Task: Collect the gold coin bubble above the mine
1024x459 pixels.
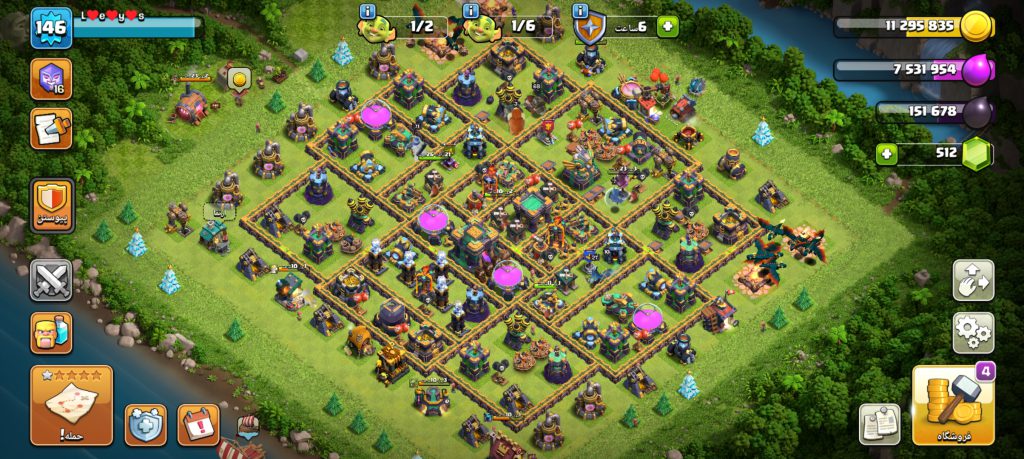Action: pos(239,79)
